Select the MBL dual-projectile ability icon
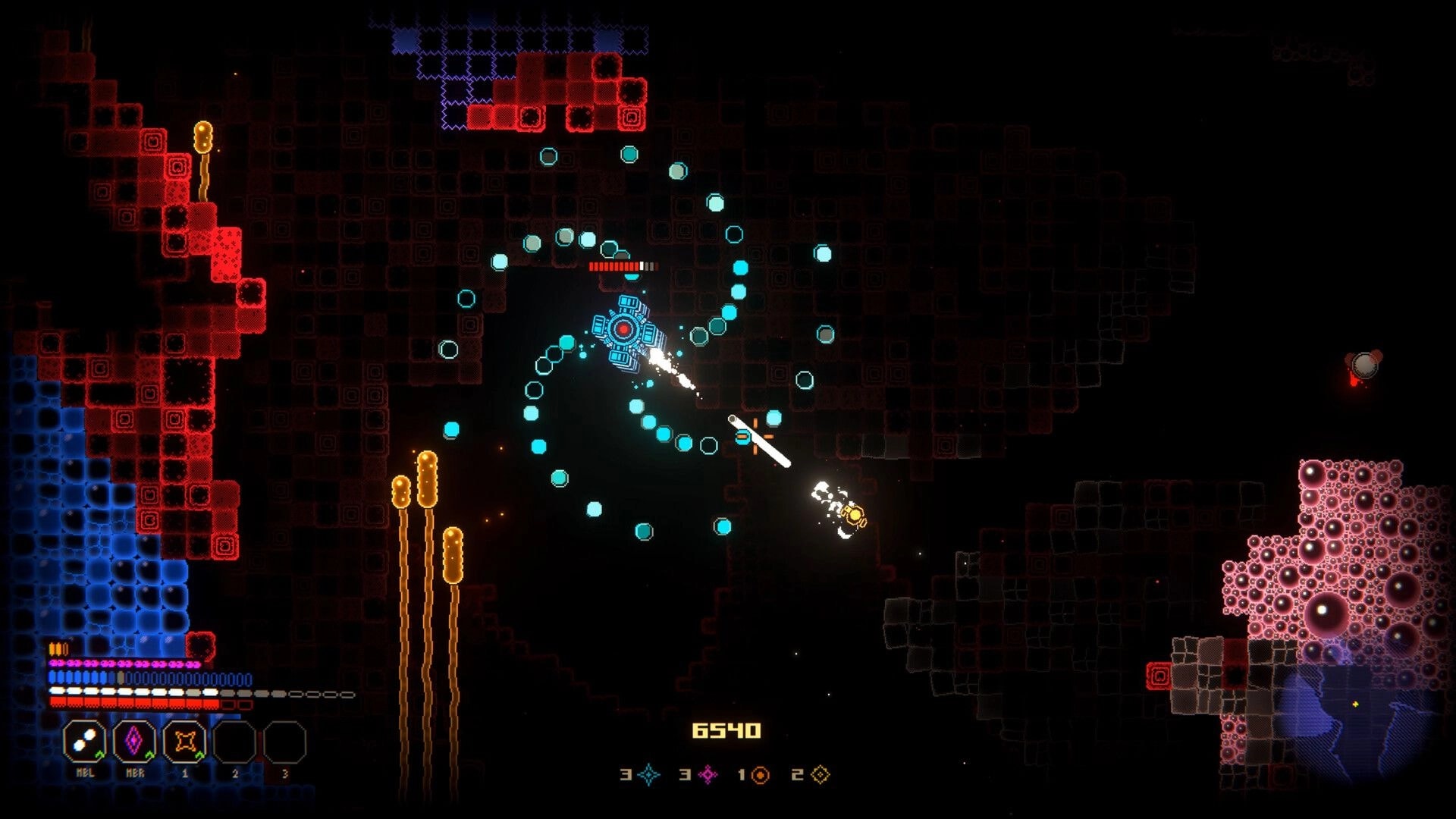Screen dimensions: 1456x819 click(x=84, y=740)
